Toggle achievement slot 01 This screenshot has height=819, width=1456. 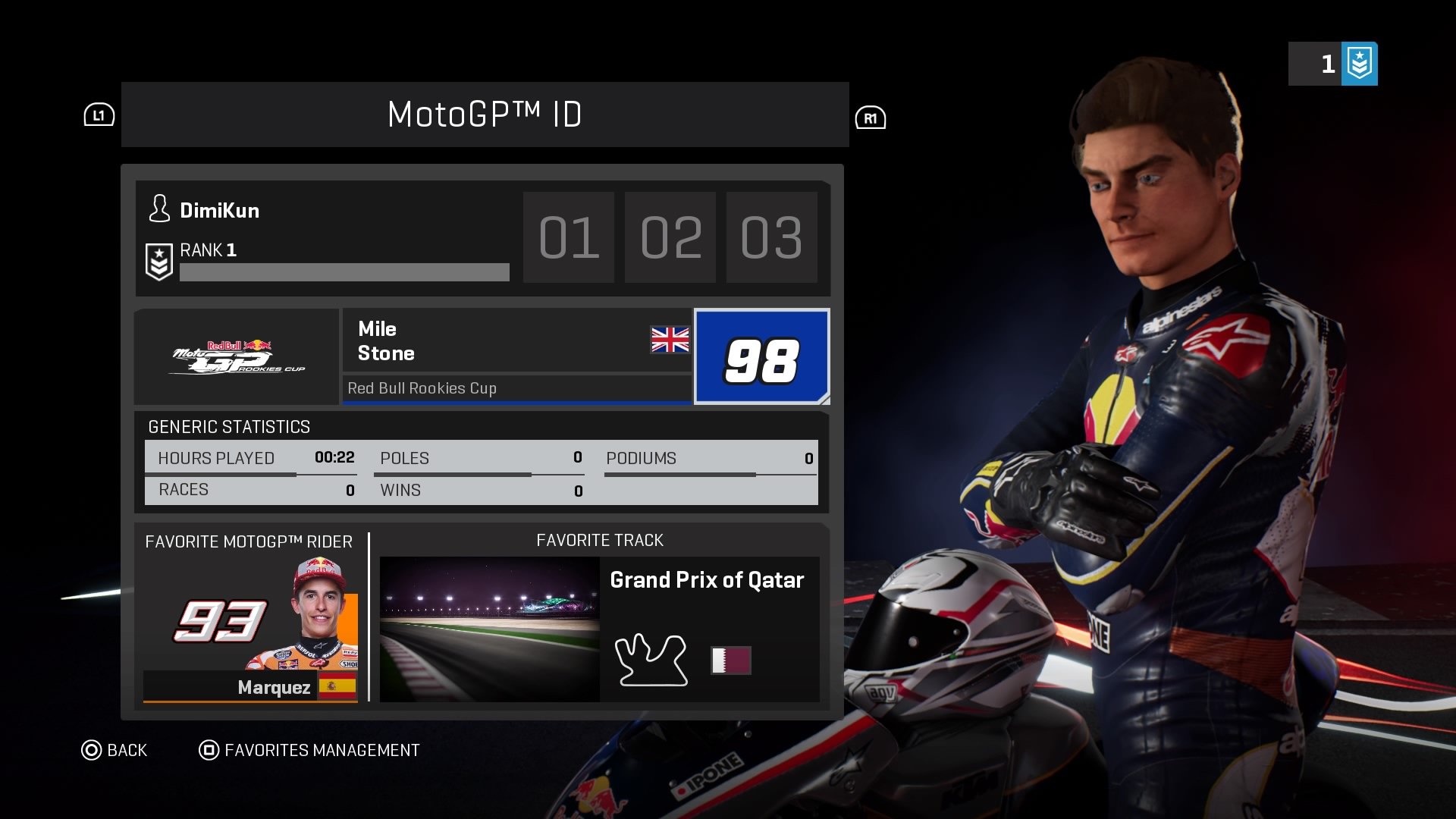[569, 237]
